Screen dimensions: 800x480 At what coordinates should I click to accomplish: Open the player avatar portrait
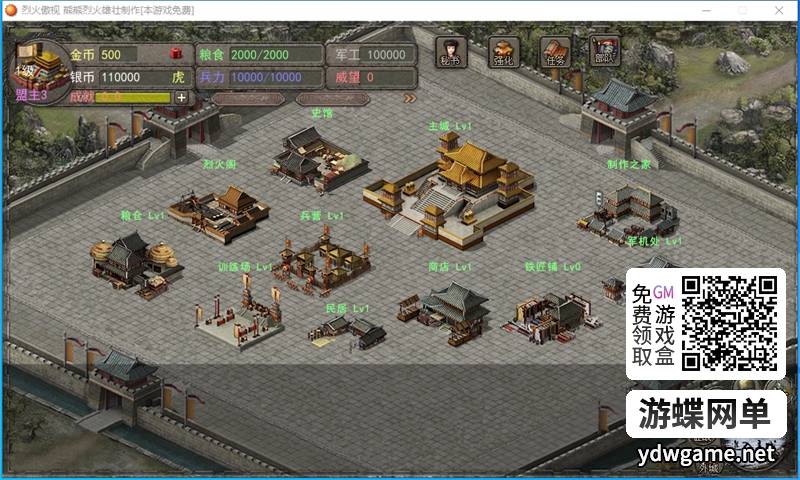(x=38, y=66)
